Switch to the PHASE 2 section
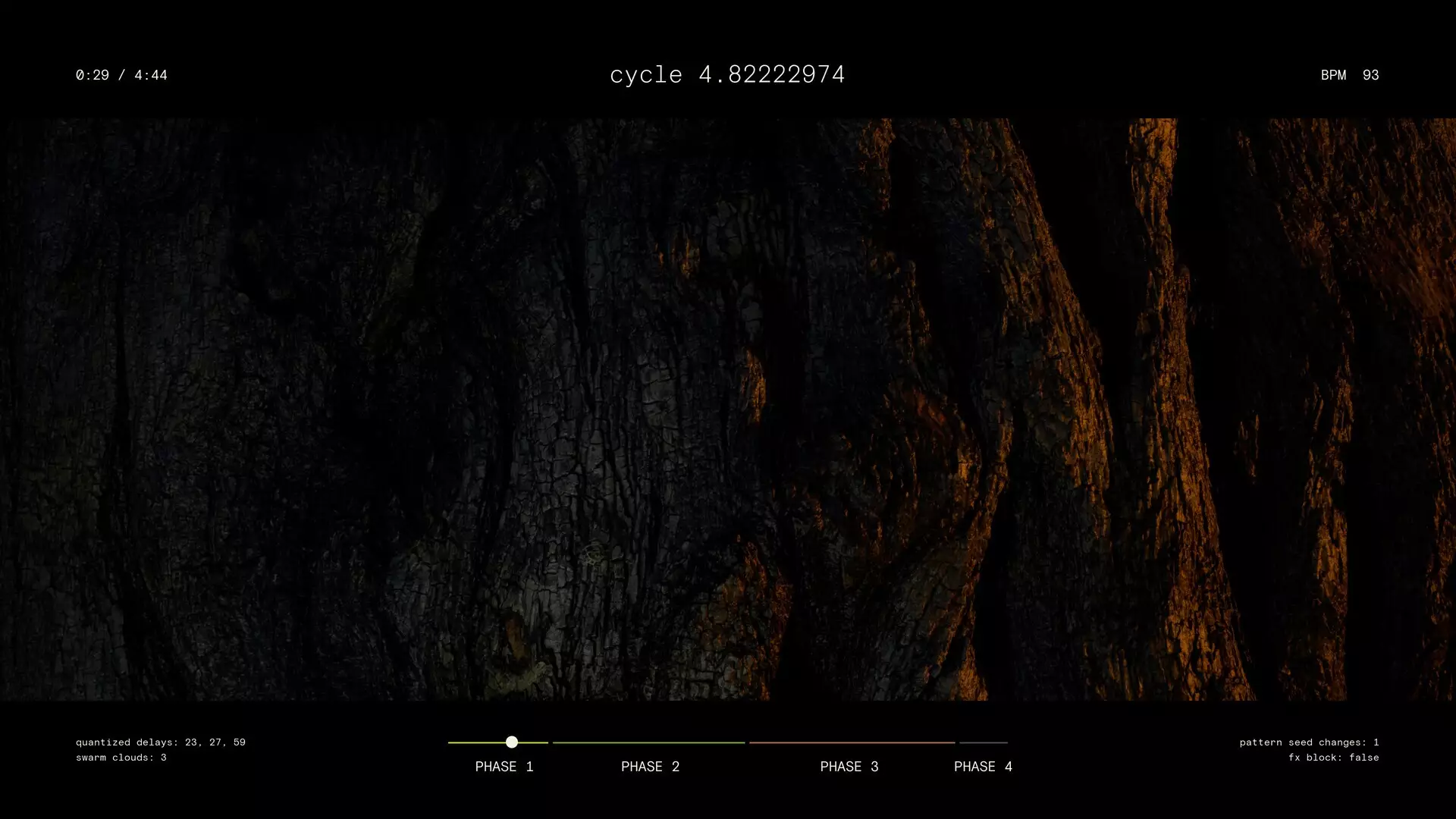 (x=650, y=767)
